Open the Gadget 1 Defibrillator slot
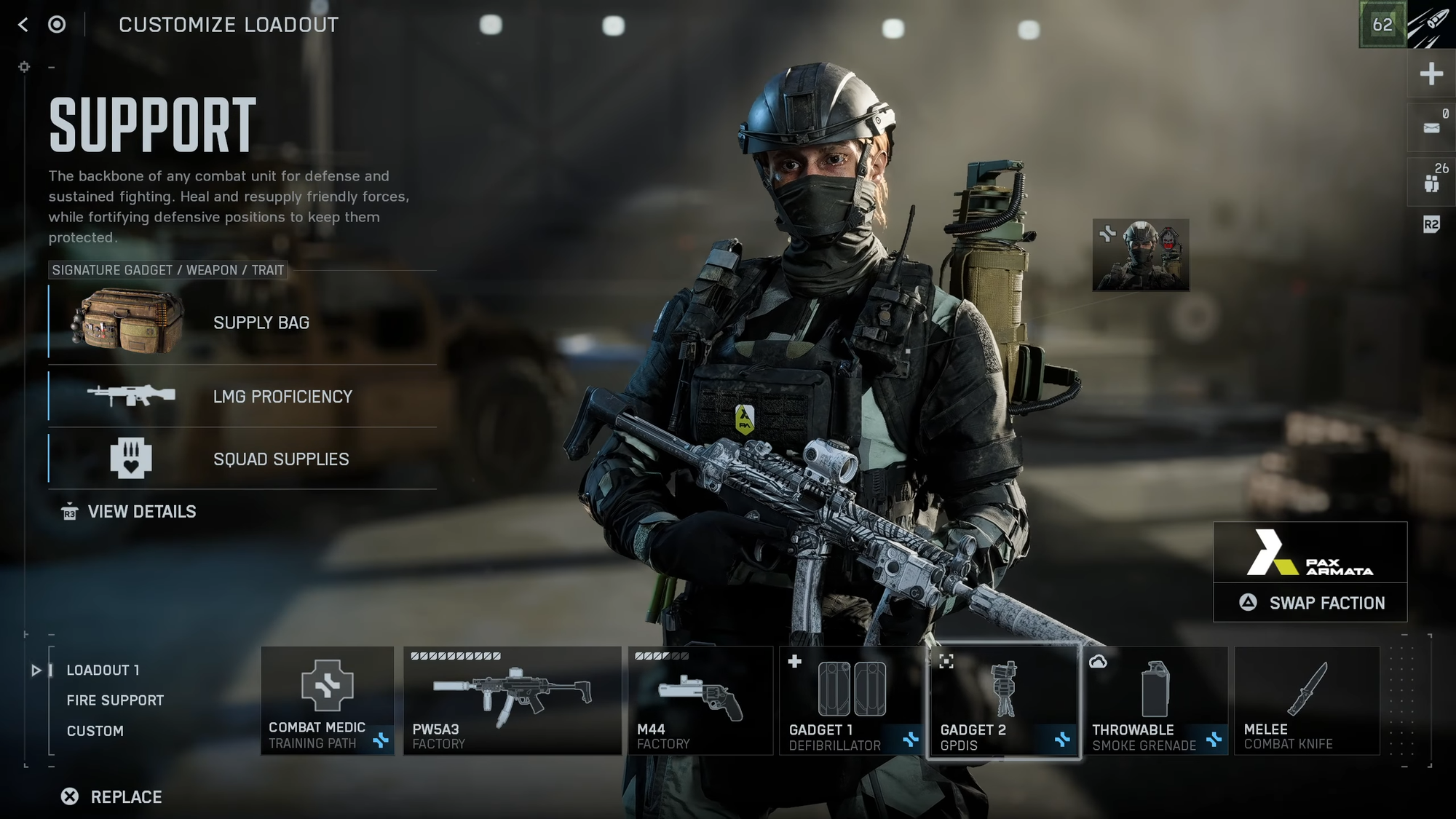 coord(851,700)
